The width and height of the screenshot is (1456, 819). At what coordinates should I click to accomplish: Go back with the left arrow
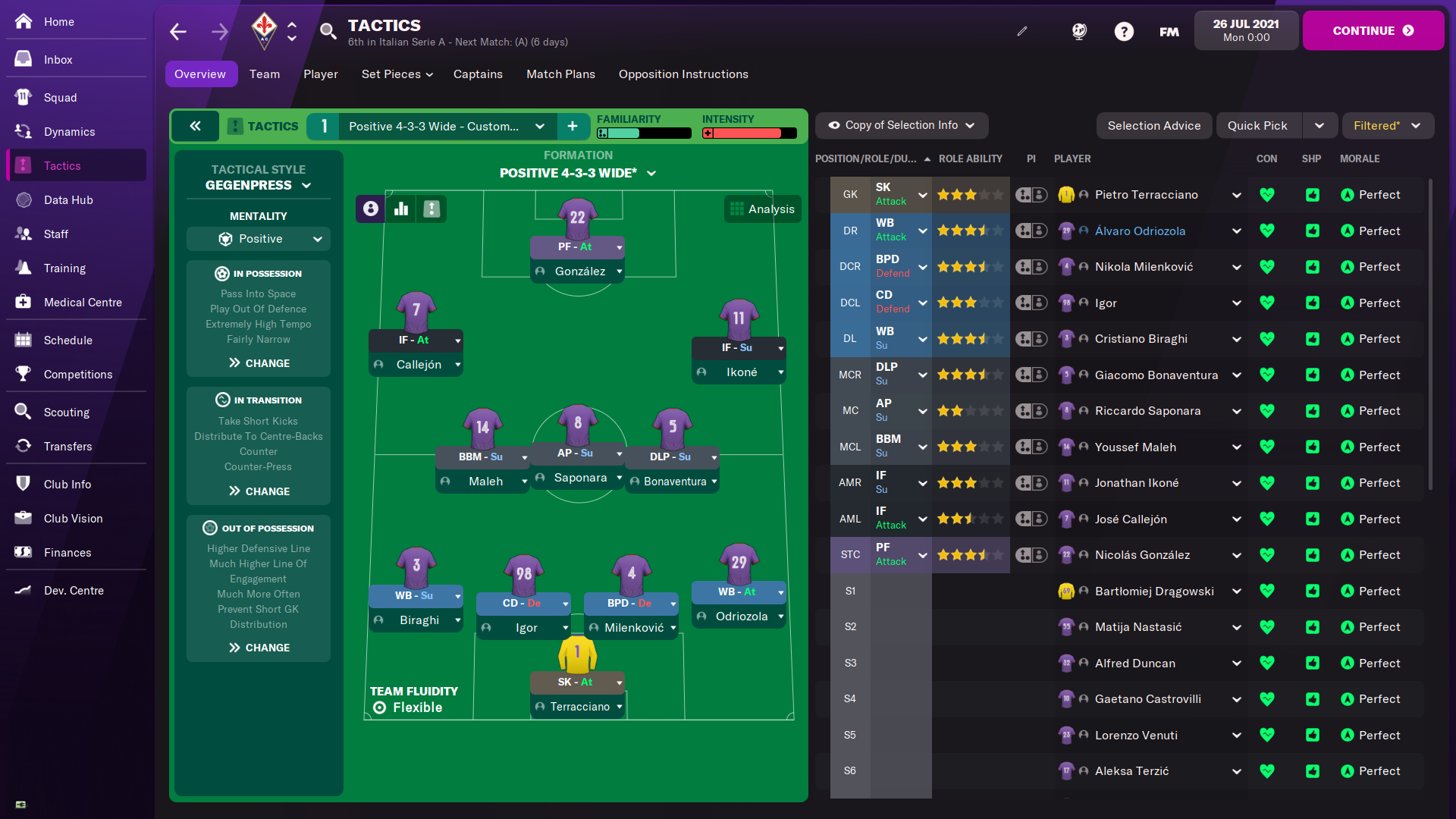click(x=178, y=32)
